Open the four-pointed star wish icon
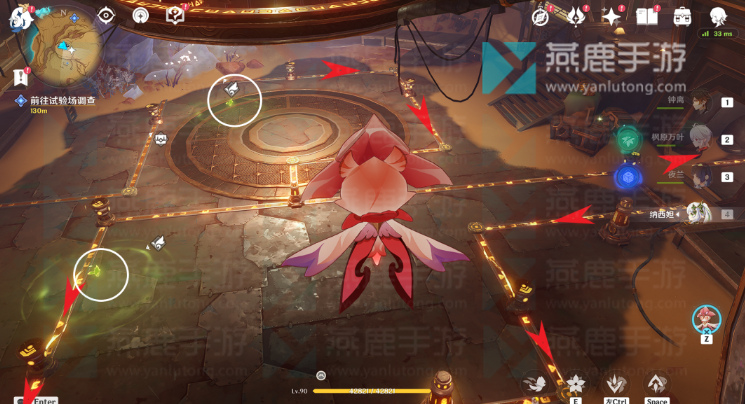 (x=611, y=15)
